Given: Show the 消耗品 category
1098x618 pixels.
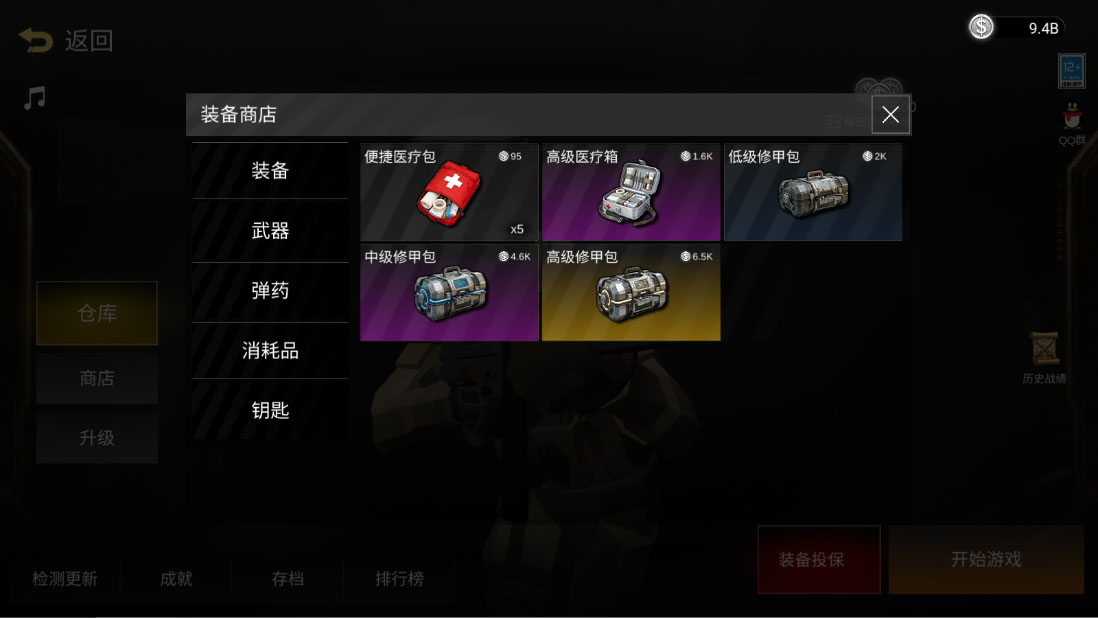Looking at the screenshot, I should (x=270, y=351).
